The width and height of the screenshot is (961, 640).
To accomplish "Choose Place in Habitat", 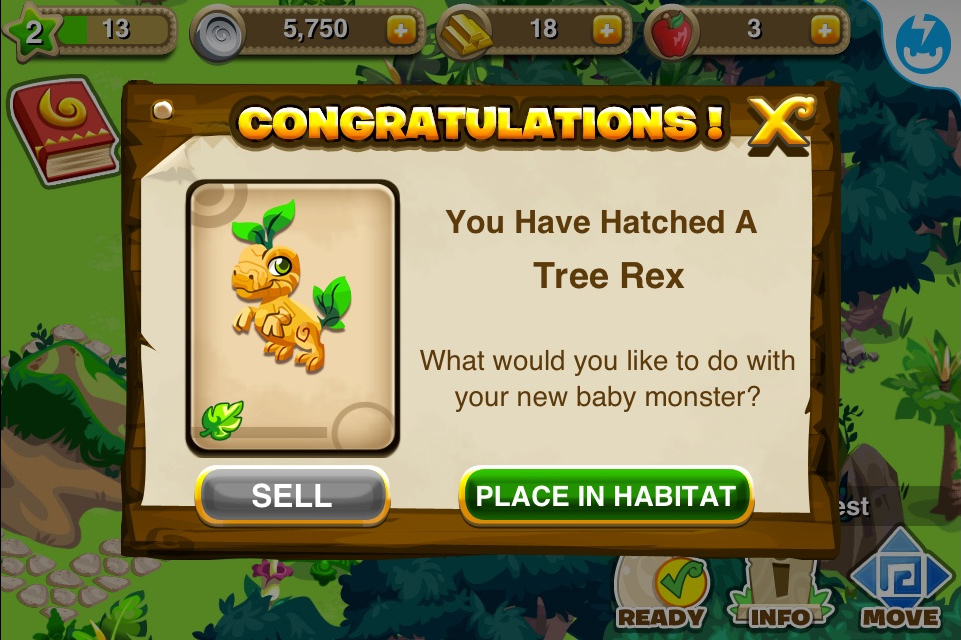I will (605, 496).
